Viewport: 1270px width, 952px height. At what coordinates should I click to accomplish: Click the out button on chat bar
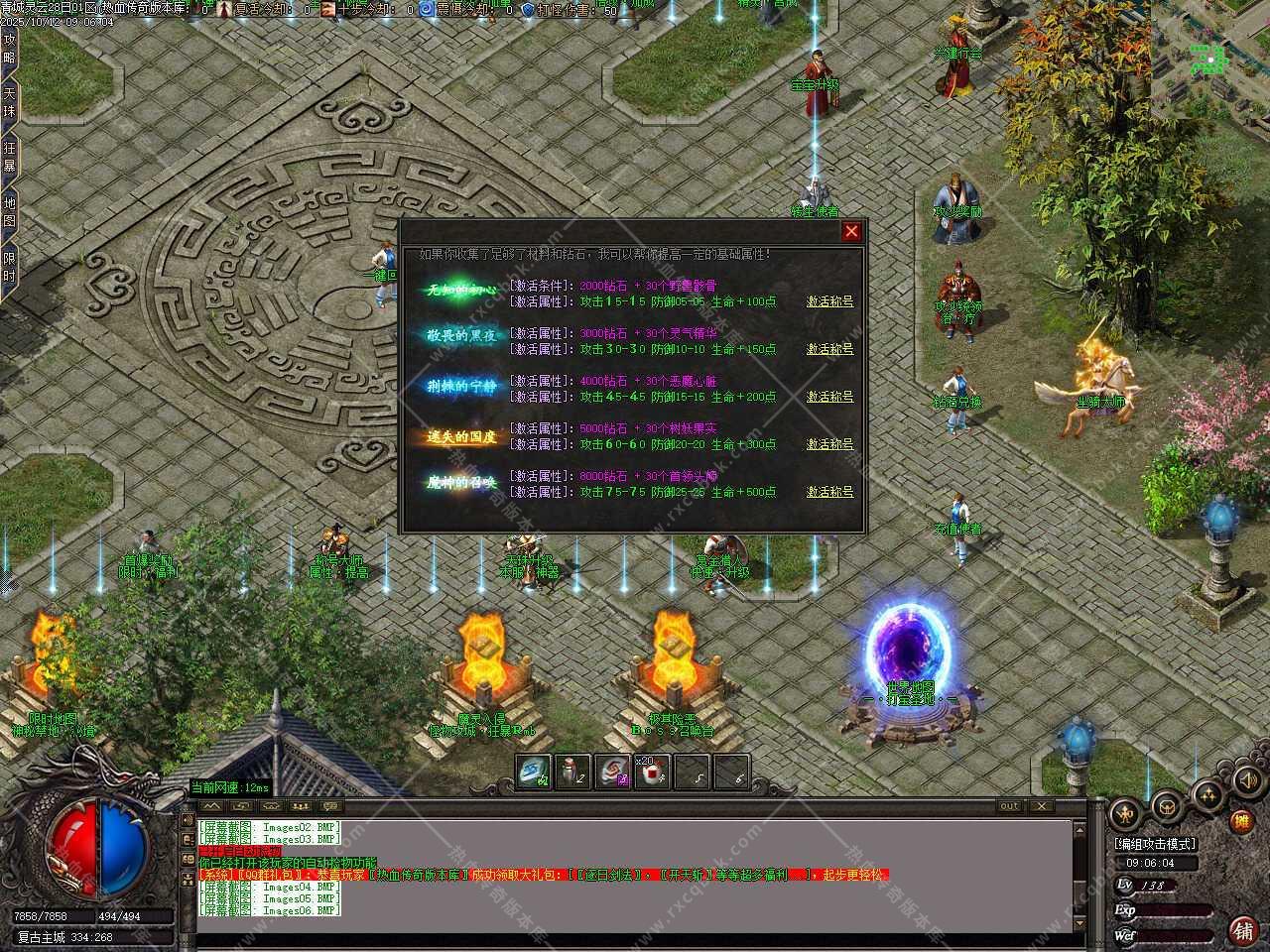[1009, 806]
